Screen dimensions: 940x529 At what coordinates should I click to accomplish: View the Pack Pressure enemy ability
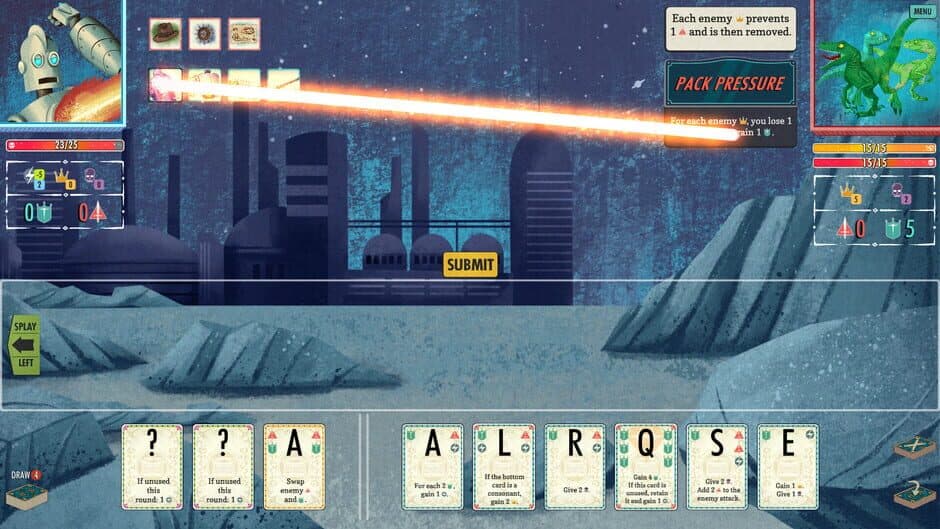(731, 84)
